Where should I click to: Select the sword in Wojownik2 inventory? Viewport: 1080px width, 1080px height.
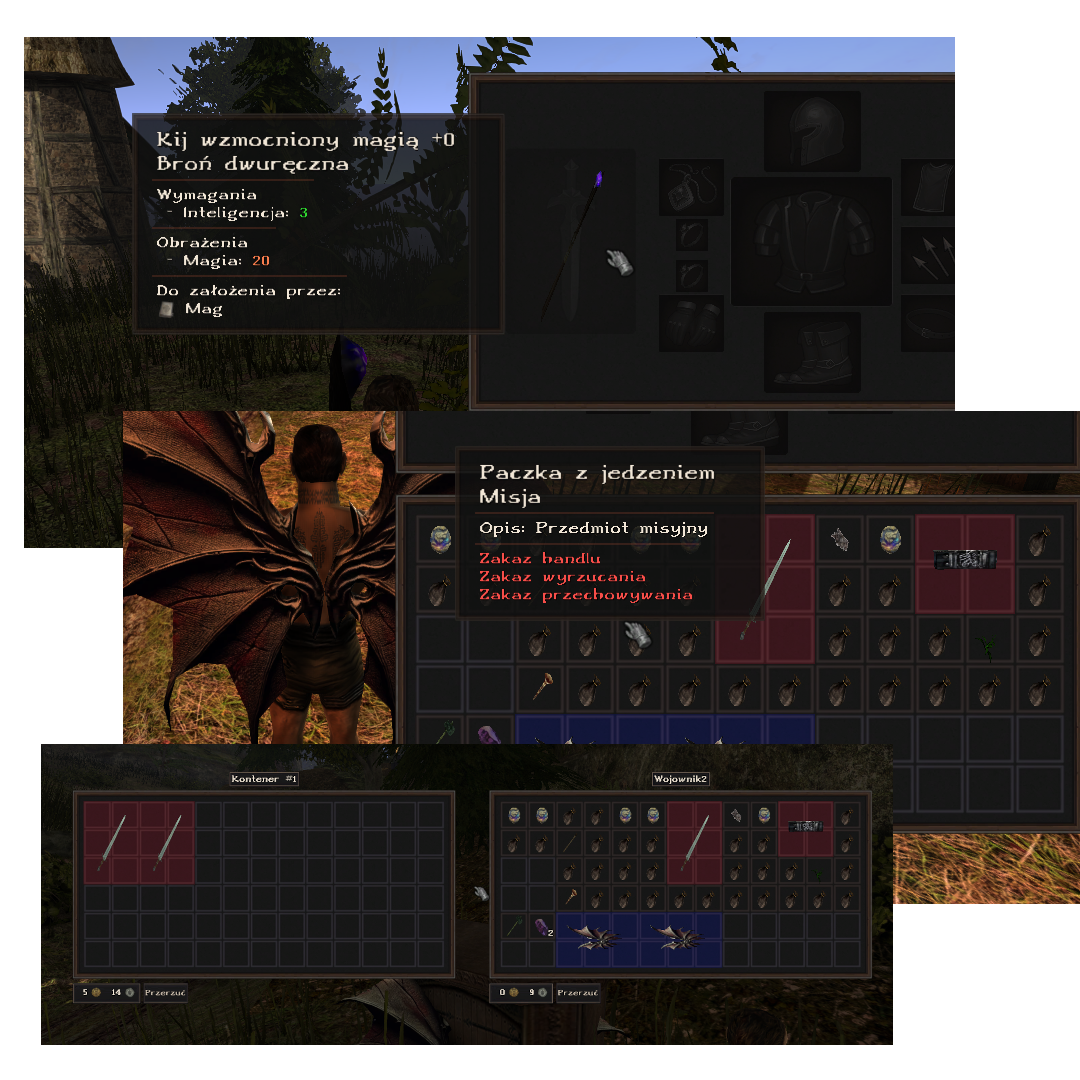pos(695,842)
